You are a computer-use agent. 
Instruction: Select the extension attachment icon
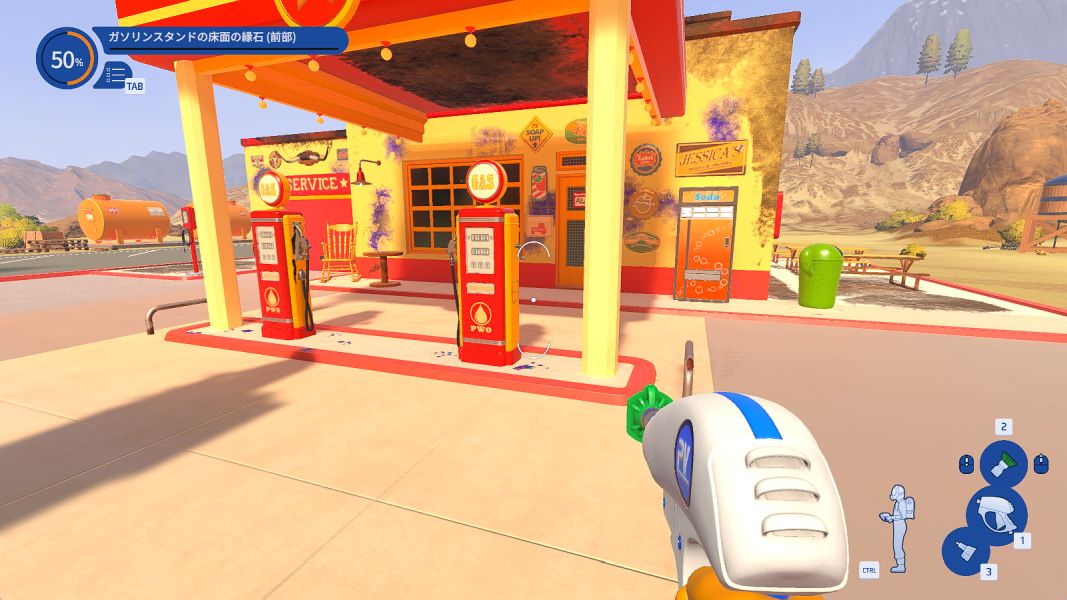coord(966,551)
